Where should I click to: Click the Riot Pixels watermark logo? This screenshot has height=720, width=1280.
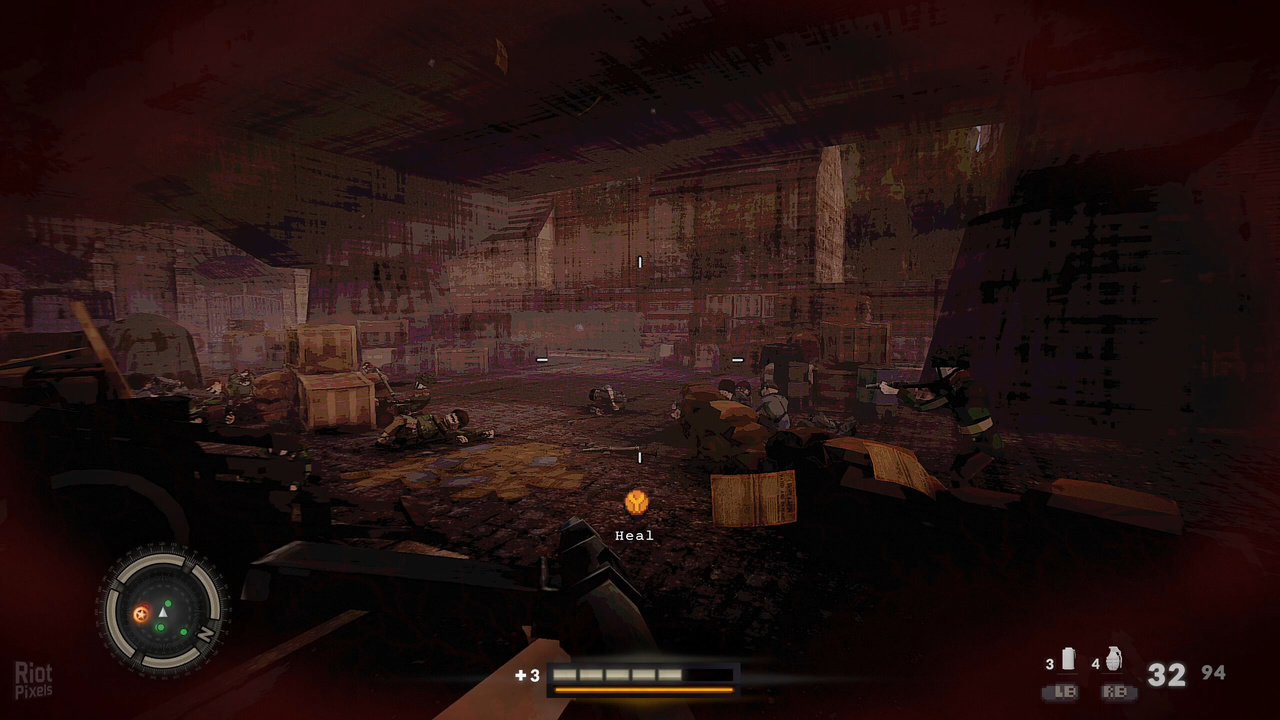click(33, 680)
